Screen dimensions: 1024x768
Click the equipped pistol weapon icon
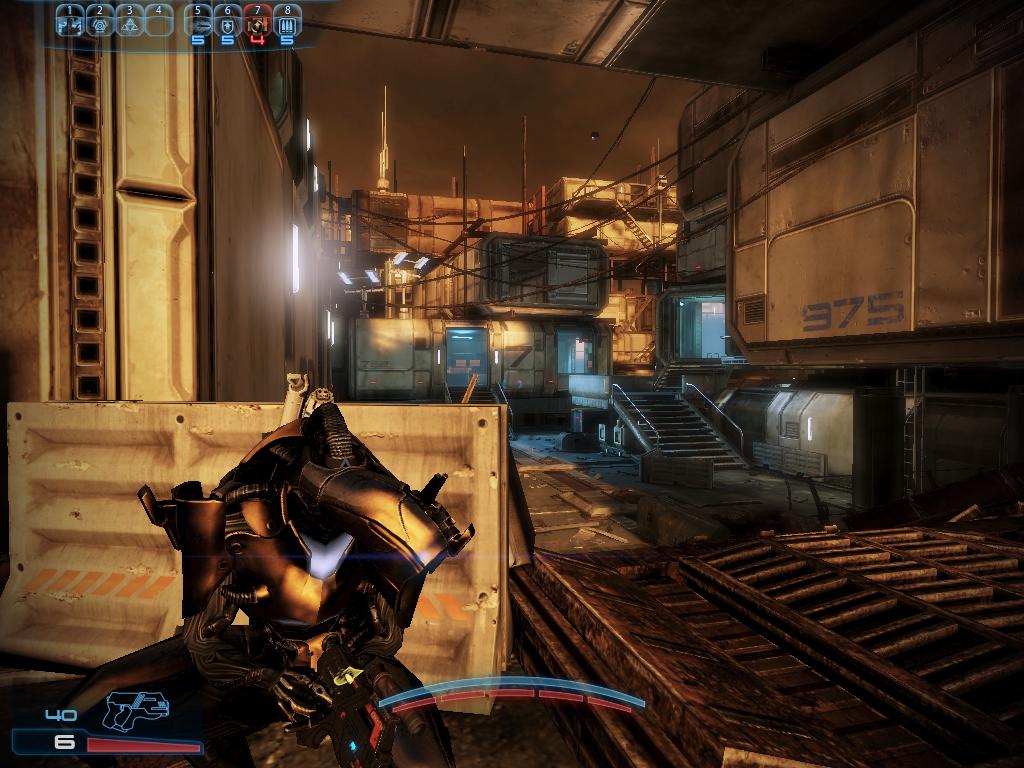pos(136,711)
